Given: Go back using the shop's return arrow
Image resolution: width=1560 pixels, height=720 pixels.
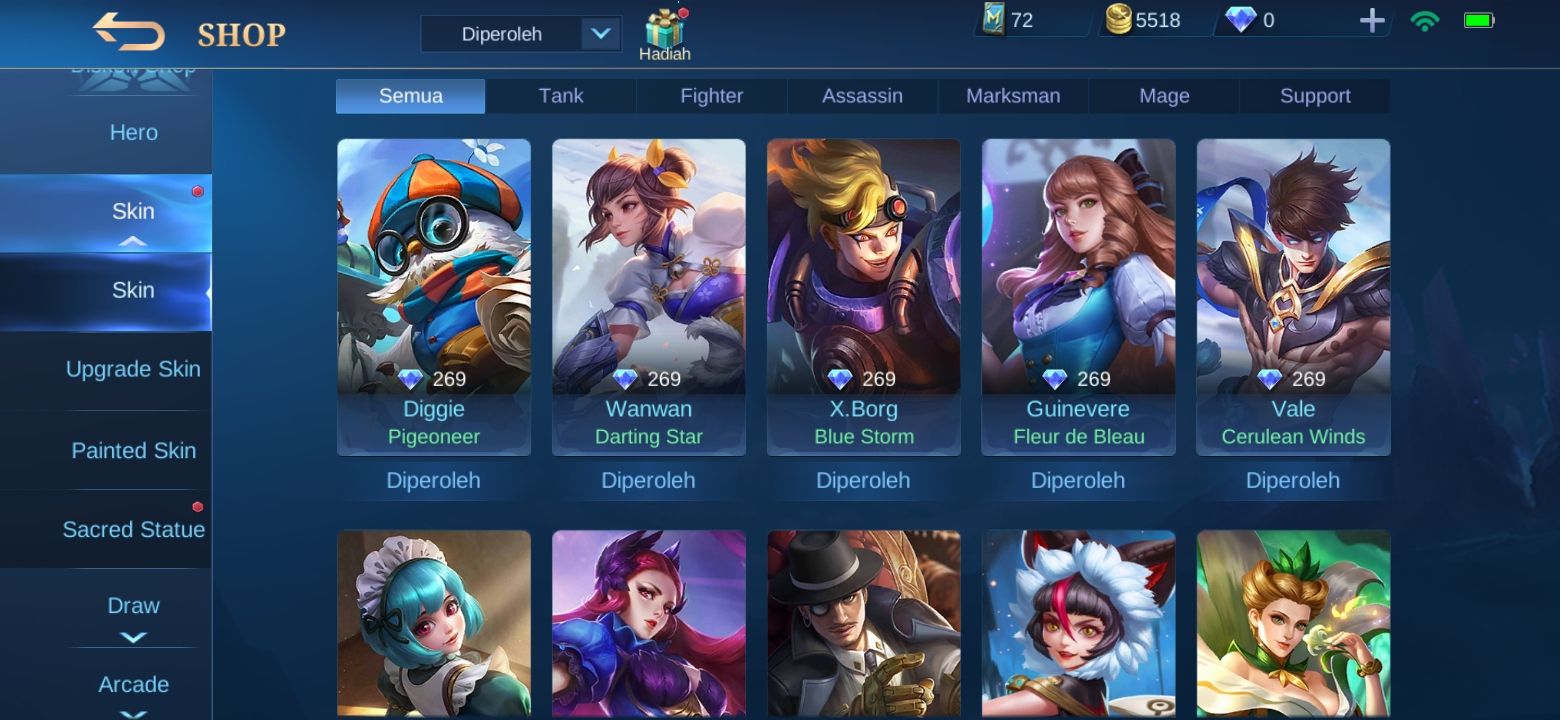Looking at the screenshot, I should [128, 32].
